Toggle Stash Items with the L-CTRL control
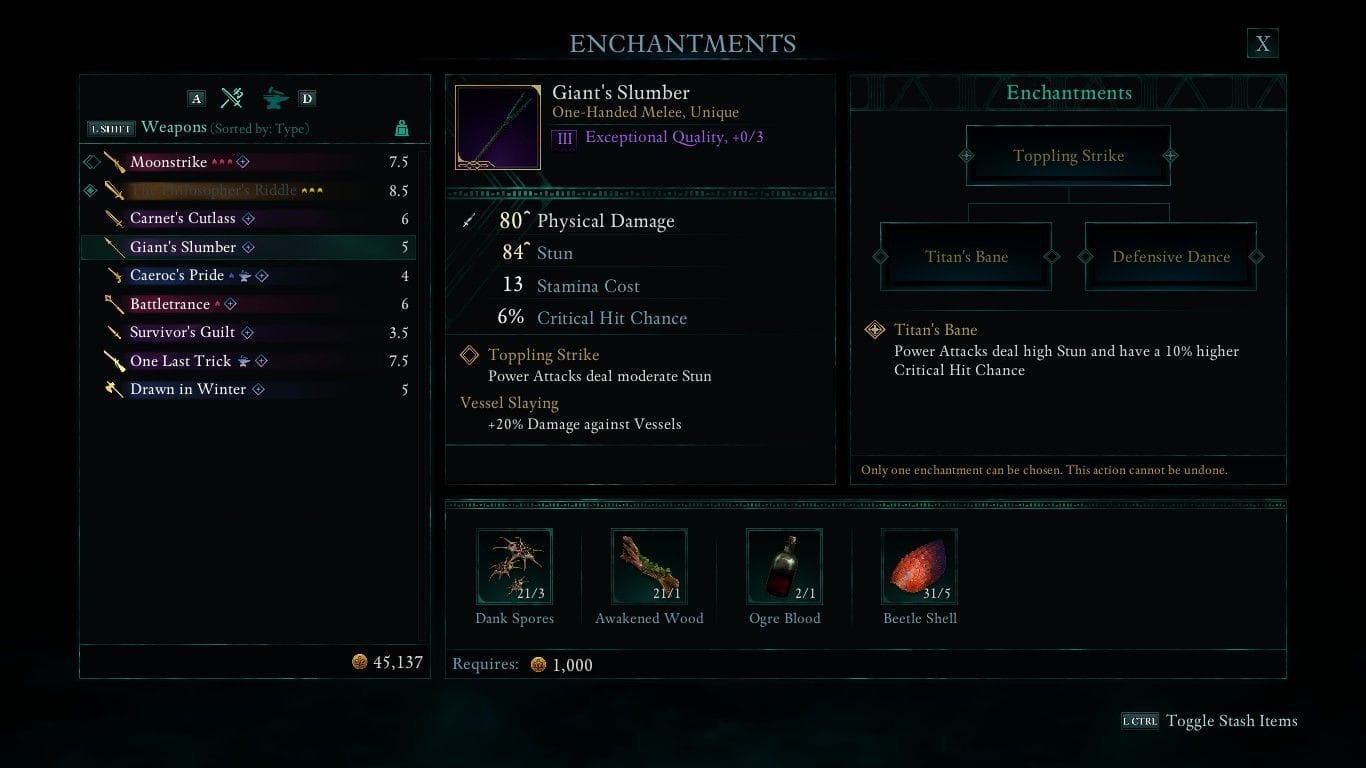The image size is (1366, 768). [x=1141, y=720]
